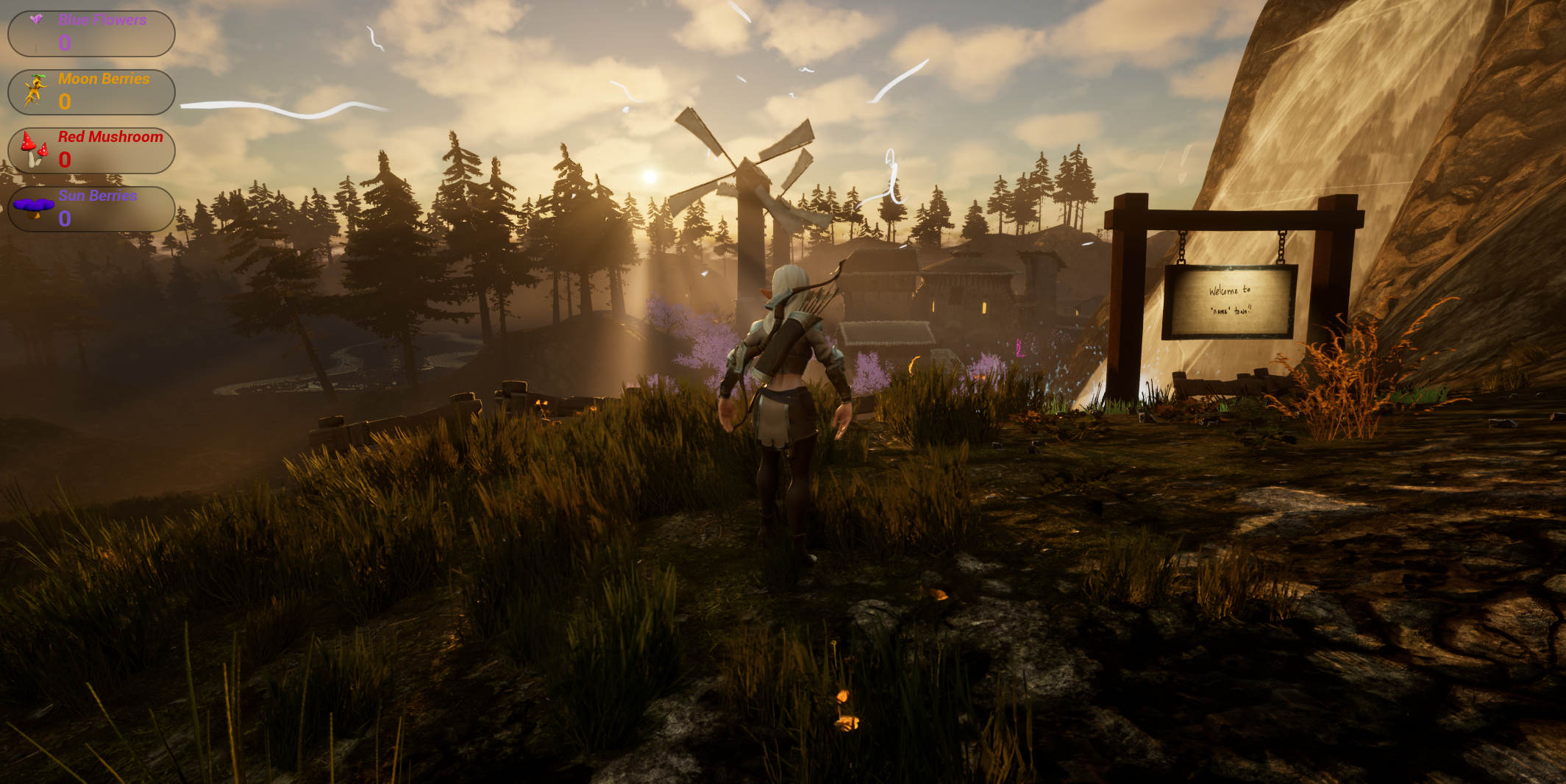The image size is (1566, 784).
Task: Choose the Red Mushroom tracker
Action: (x=91, y=150)
